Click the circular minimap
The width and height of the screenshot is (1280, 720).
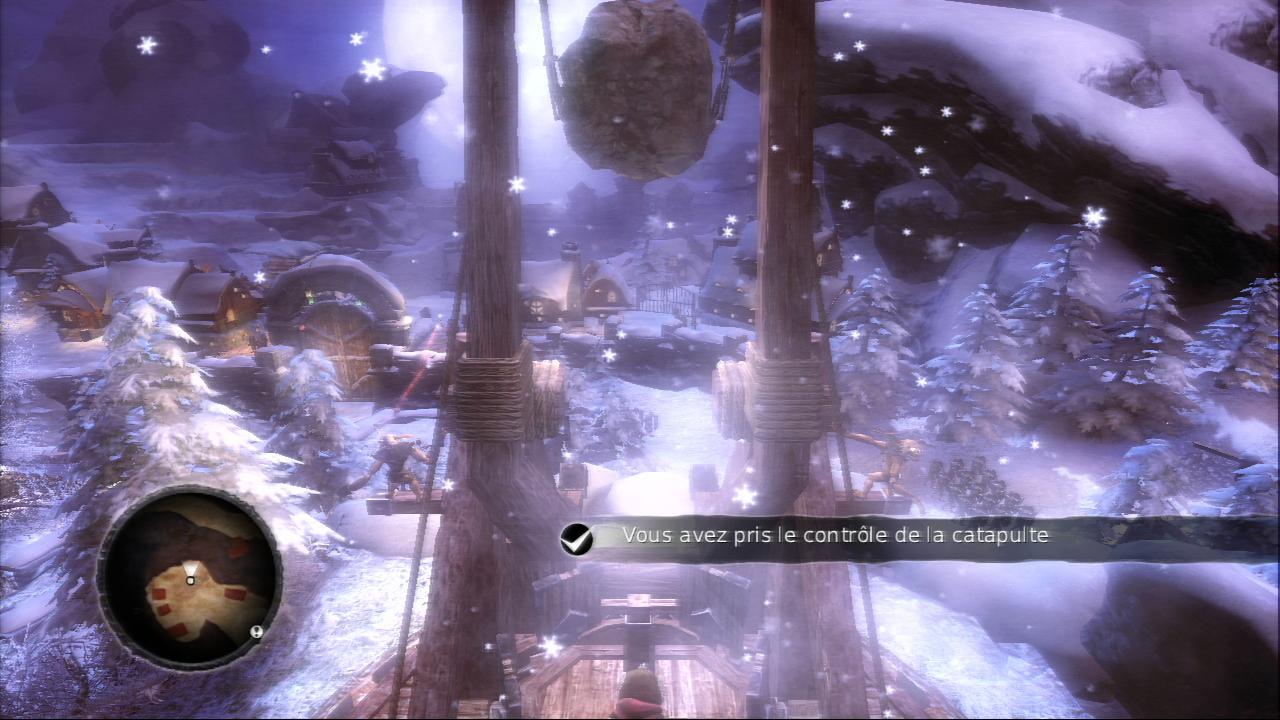coord(189,578)
